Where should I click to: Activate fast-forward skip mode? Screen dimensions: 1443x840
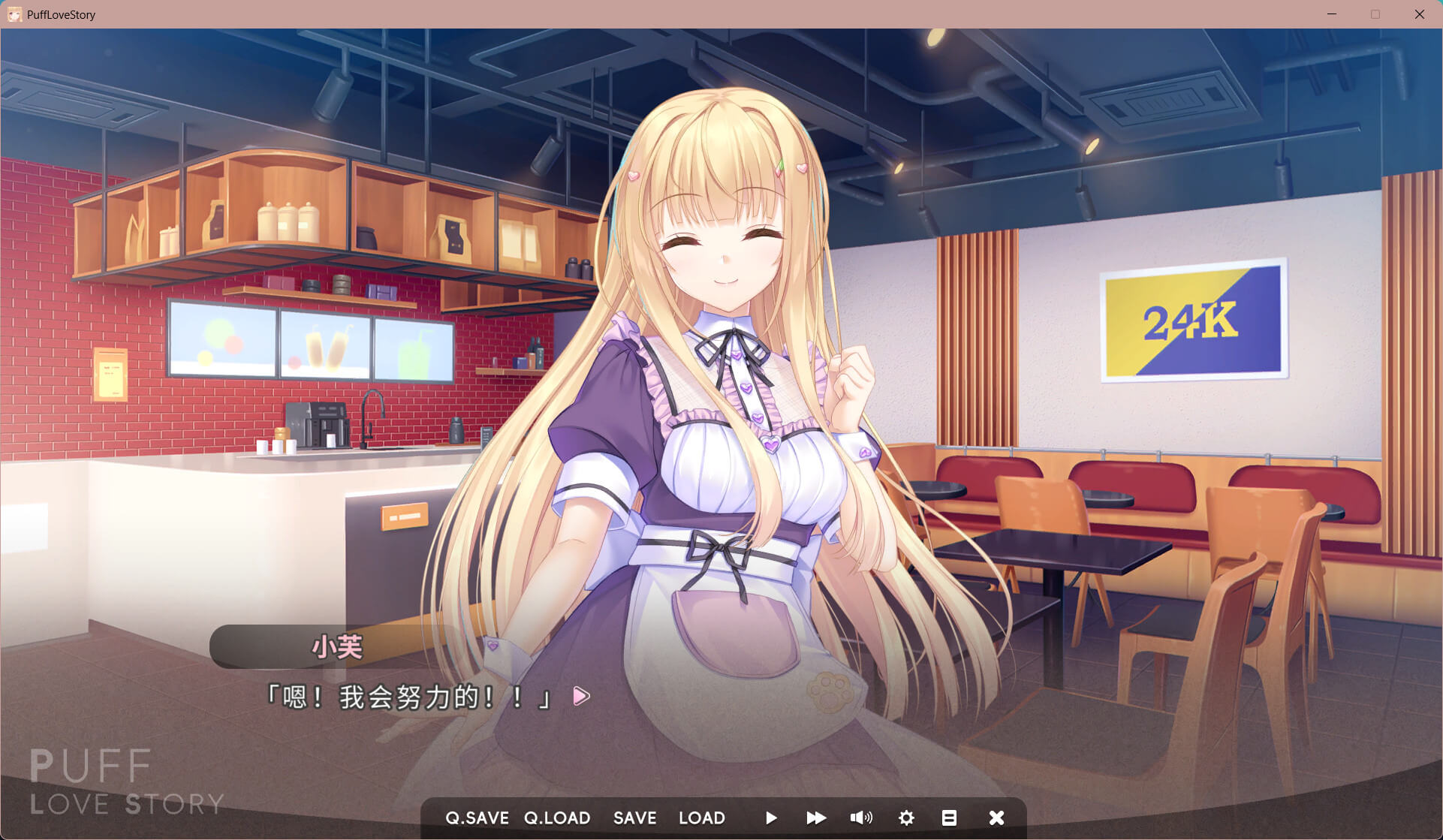click(816, 817)
